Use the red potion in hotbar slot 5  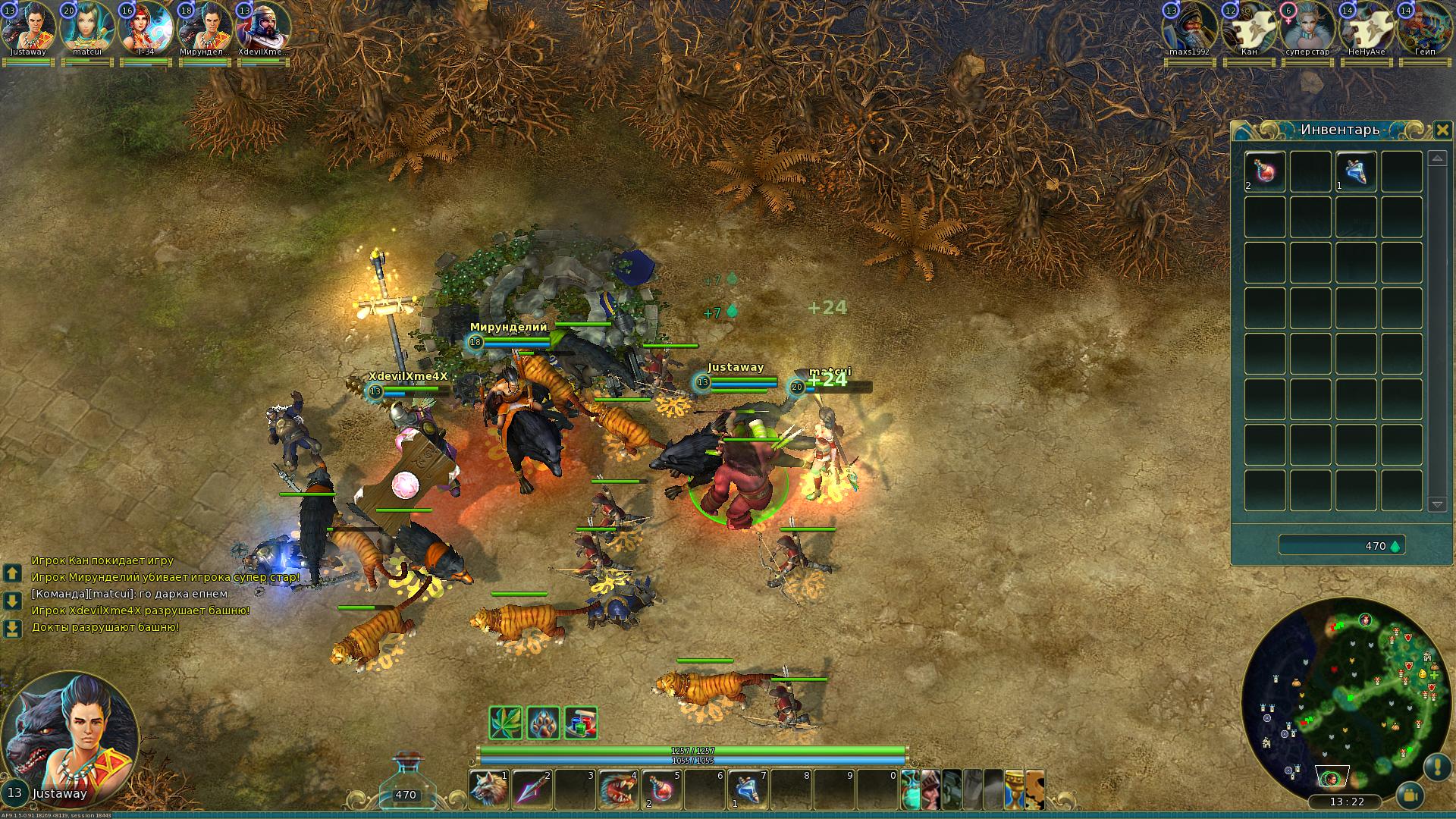tap(661, 789)
